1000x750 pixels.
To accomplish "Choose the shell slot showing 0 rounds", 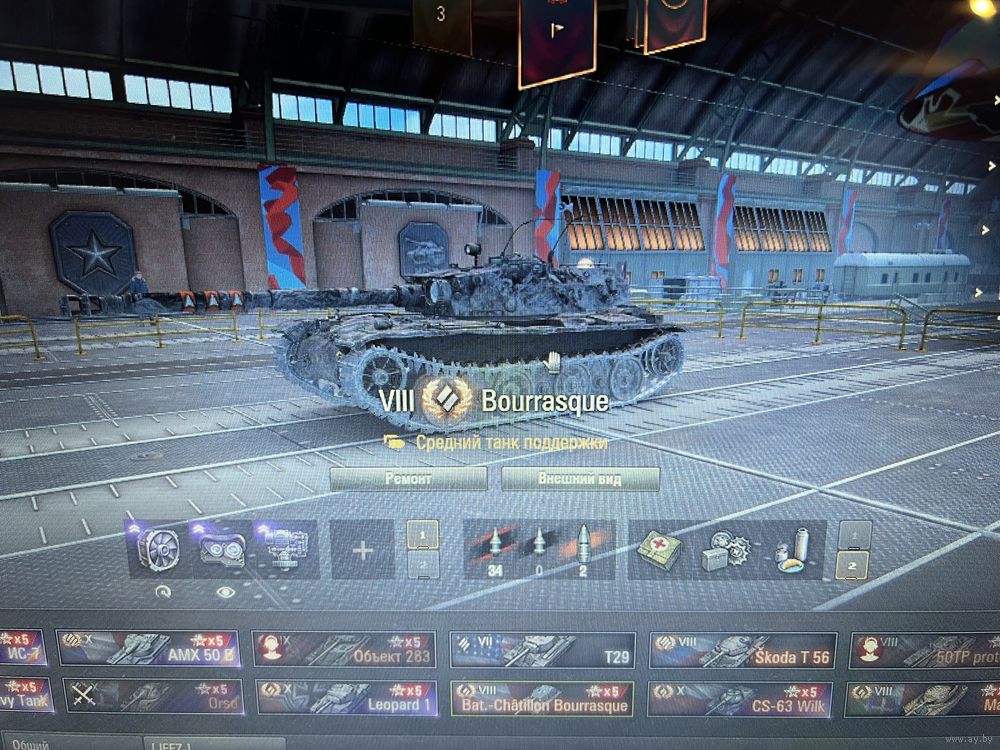I will pyautogui.click(x=539, y=550).
